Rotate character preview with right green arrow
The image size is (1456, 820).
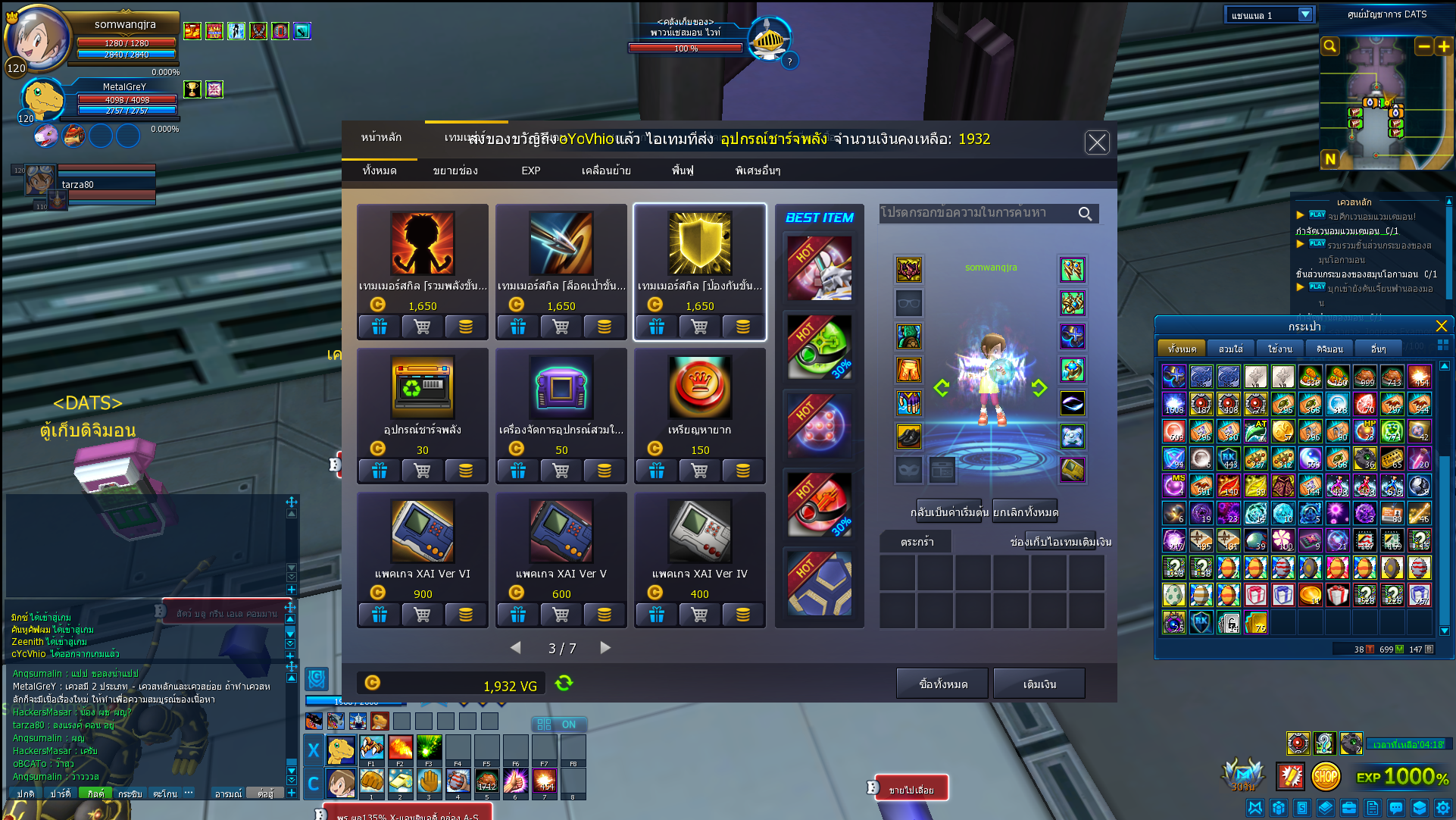tap(1039, 388)
